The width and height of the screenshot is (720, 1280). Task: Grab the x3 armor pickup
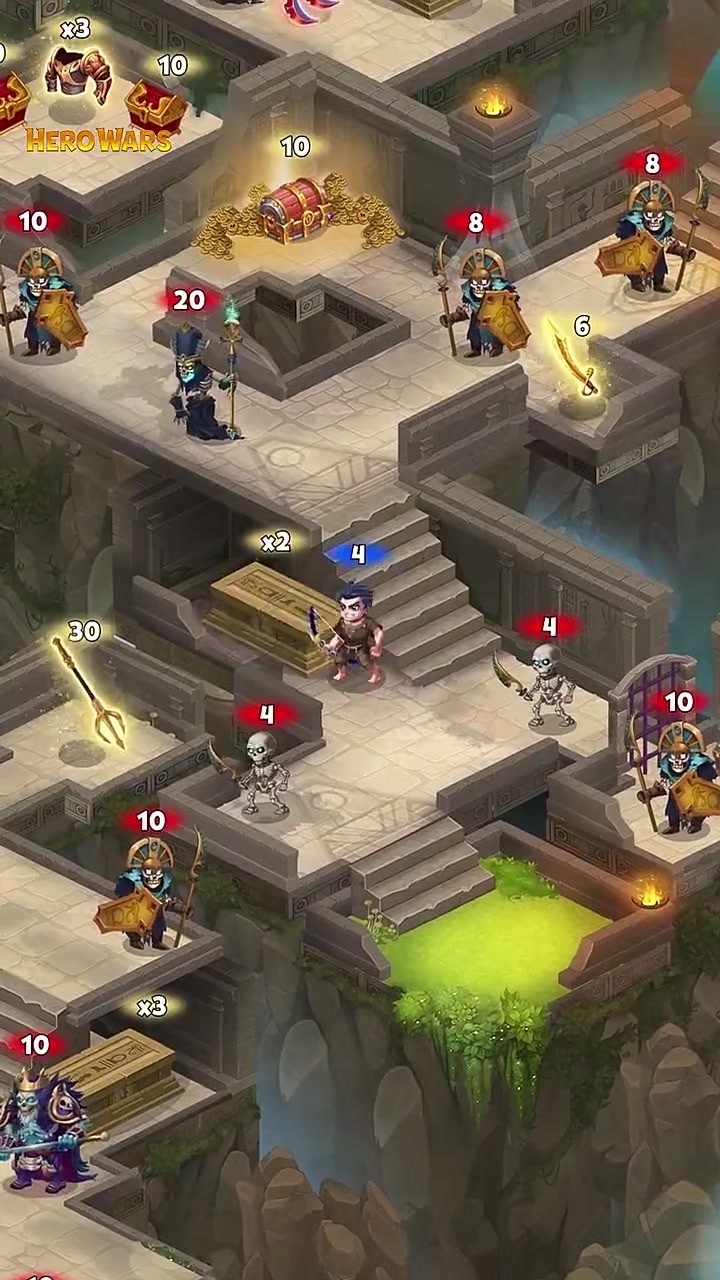click(x=78, y=73)
